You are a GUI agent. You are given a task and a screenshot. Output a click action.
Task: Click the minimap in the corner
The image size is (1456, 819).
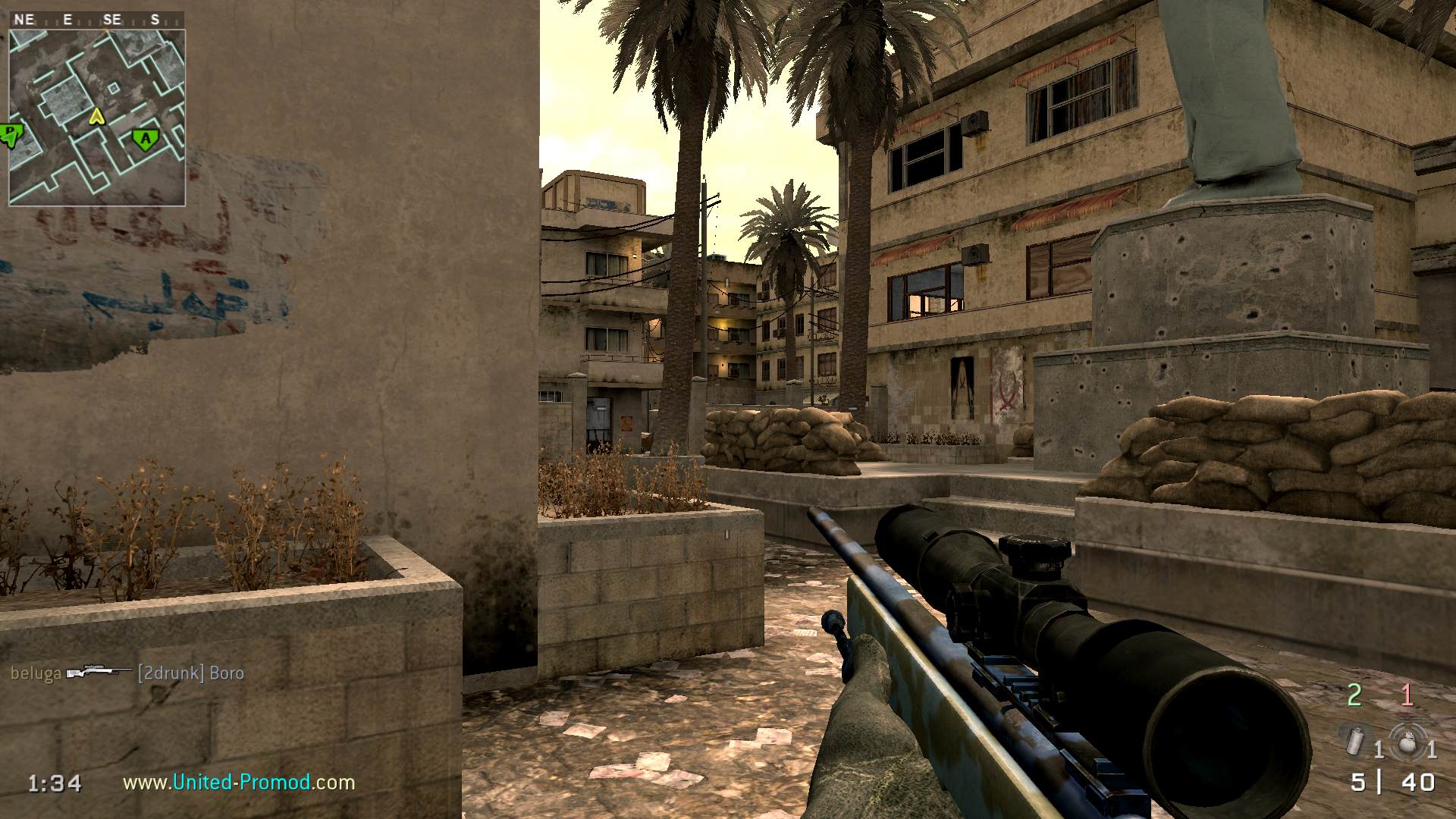[x=97, y=118]
